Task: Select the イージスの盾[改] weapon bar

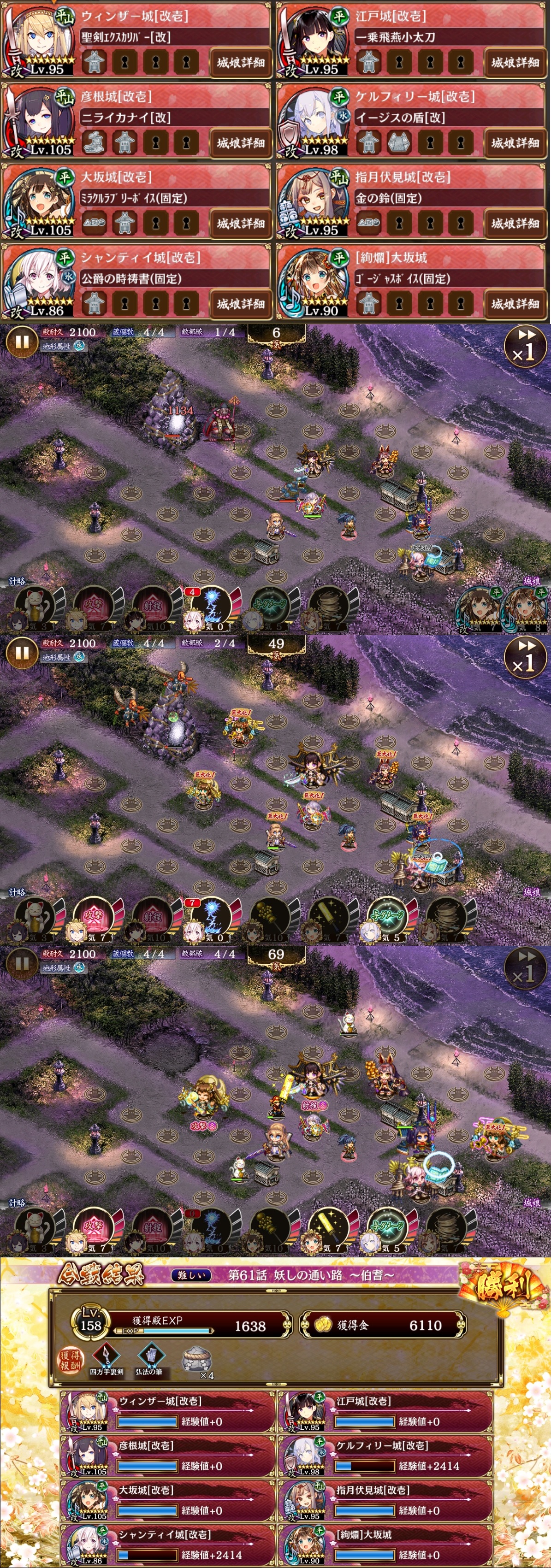Action: pyautogui.click(x=448, y=118)
